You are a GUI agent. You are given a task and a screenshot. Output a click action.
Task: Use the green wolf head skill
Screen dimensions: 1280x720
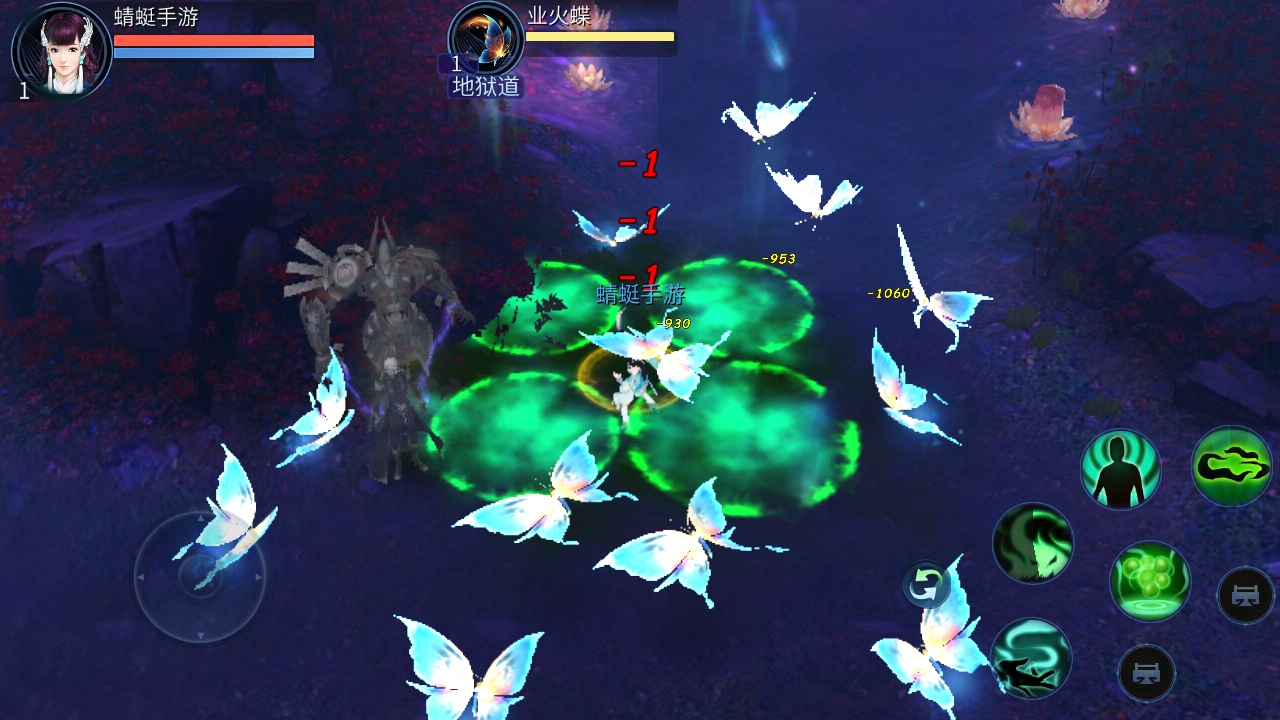pyautogui.click(x=1032, y=543)
